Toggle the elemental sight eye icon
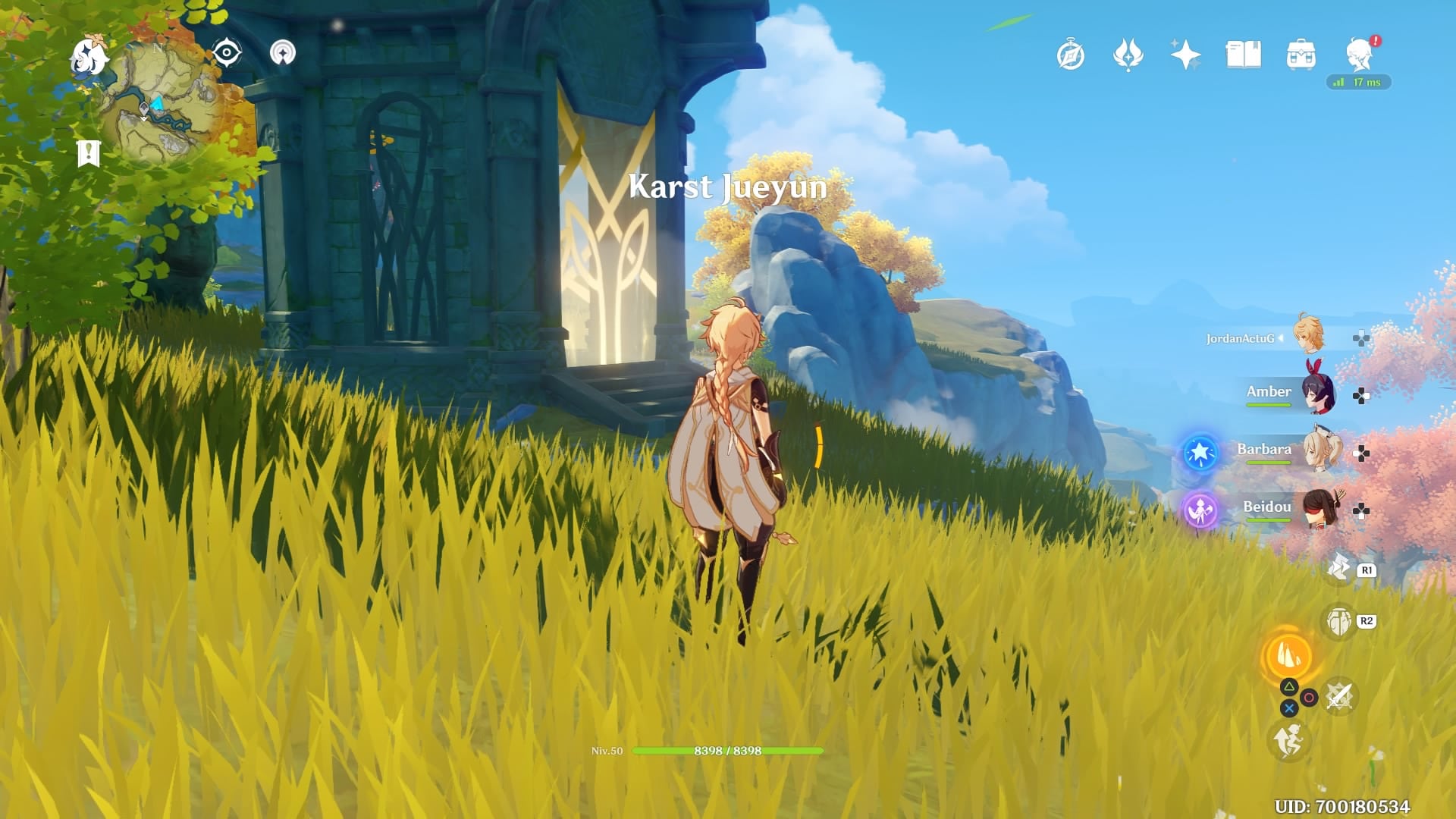 [227, 53]
